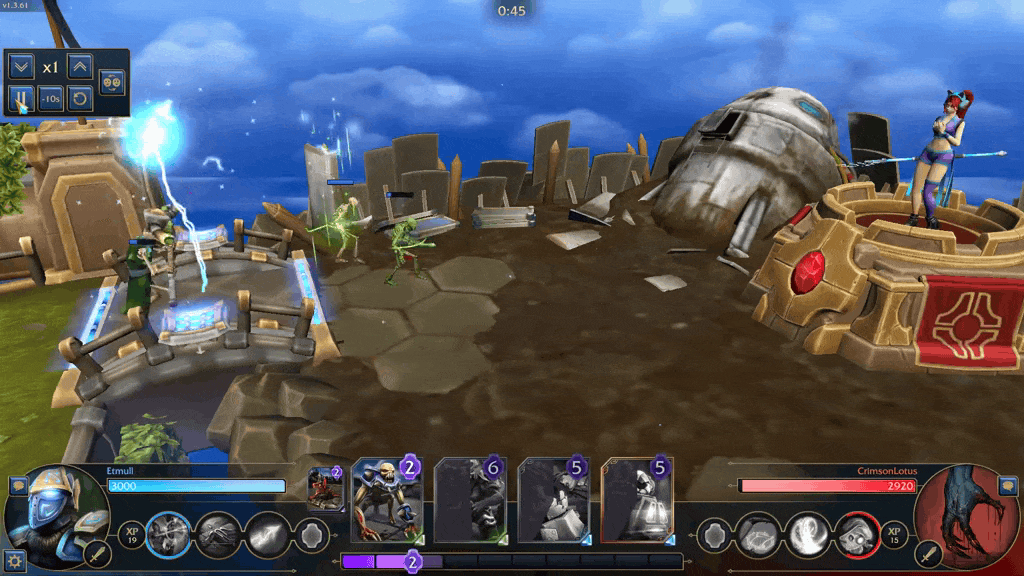Restart the replay with circular arrow button
Screen dimensions: 1024x576
[x=80, y=98]
